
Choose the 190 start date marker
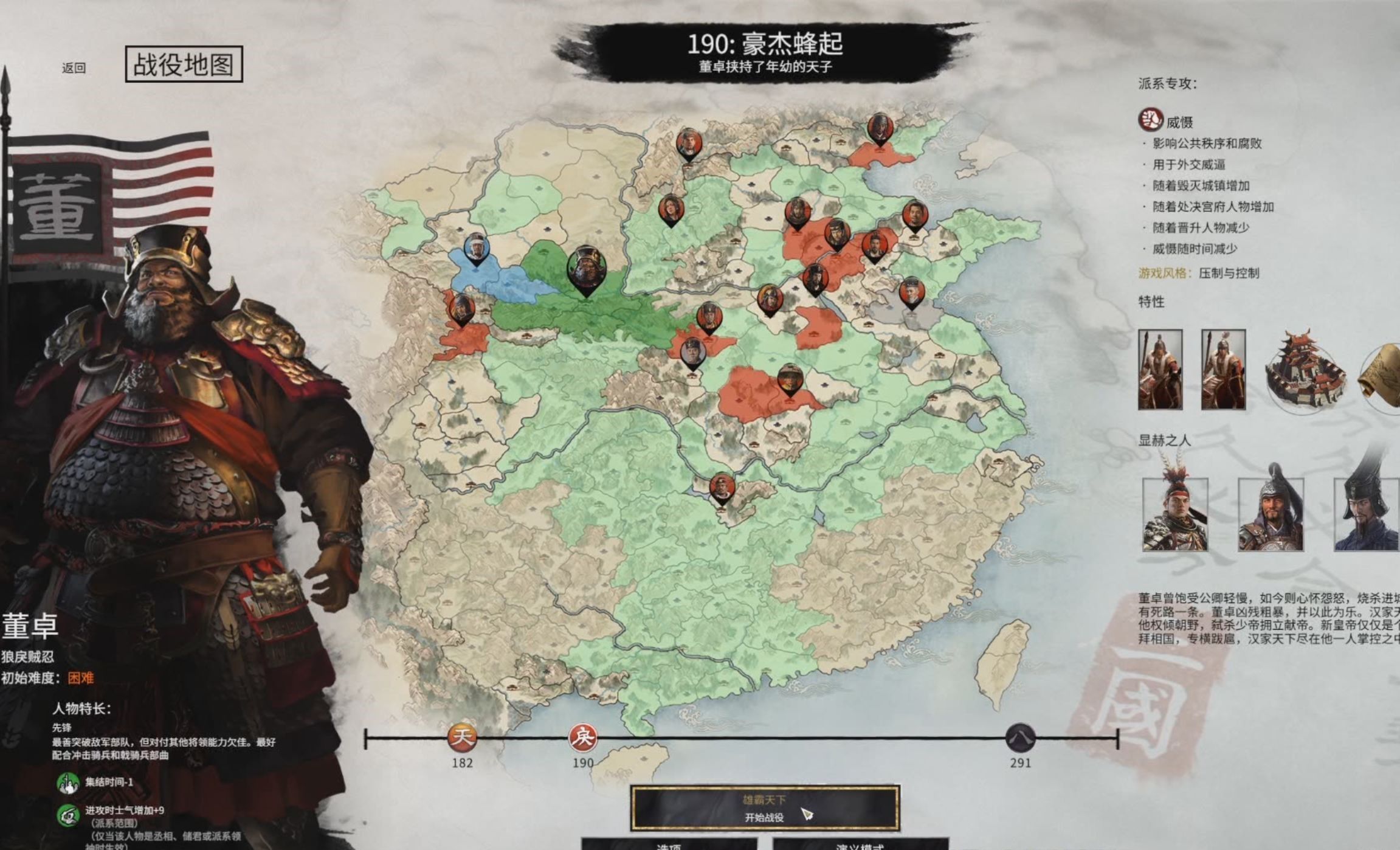coord(582,738)
